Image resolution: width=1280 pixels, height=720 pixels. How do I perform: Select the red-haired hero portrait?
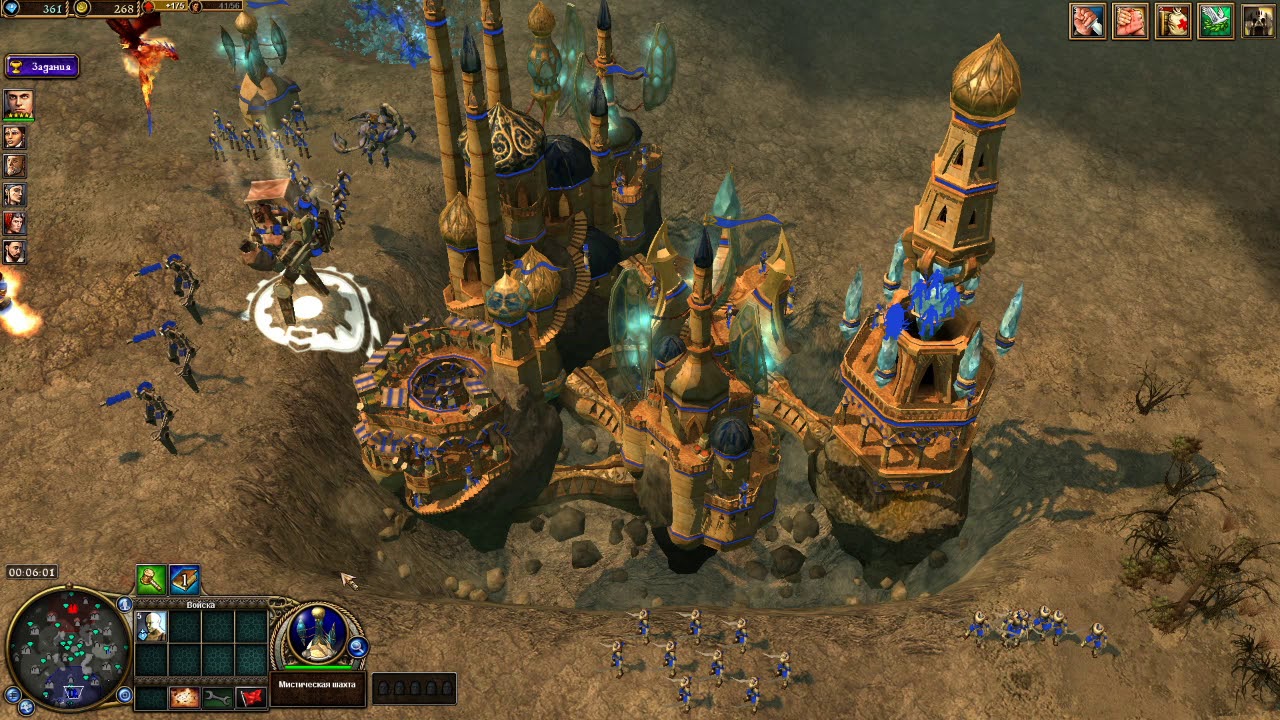[x=15, y=223]
